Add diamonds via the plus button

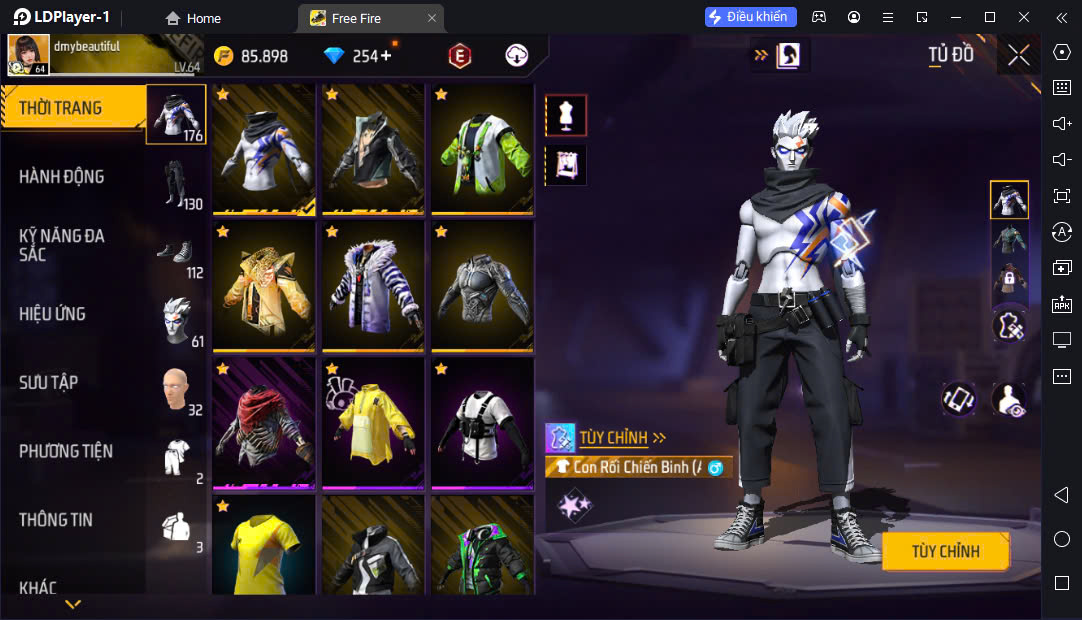(385, 56)
